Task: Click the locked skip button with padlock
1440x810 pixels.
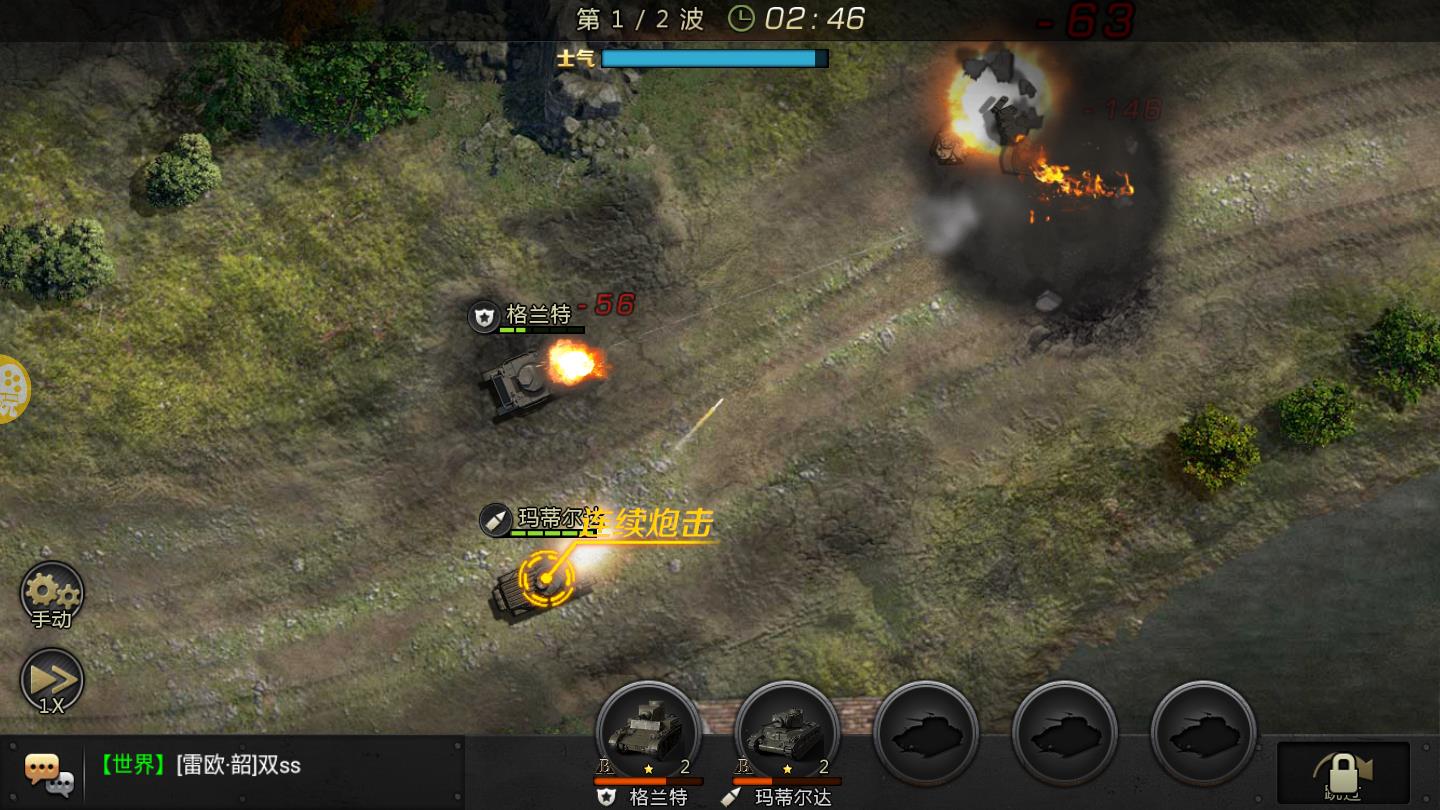Action: tap(1342, 772)
